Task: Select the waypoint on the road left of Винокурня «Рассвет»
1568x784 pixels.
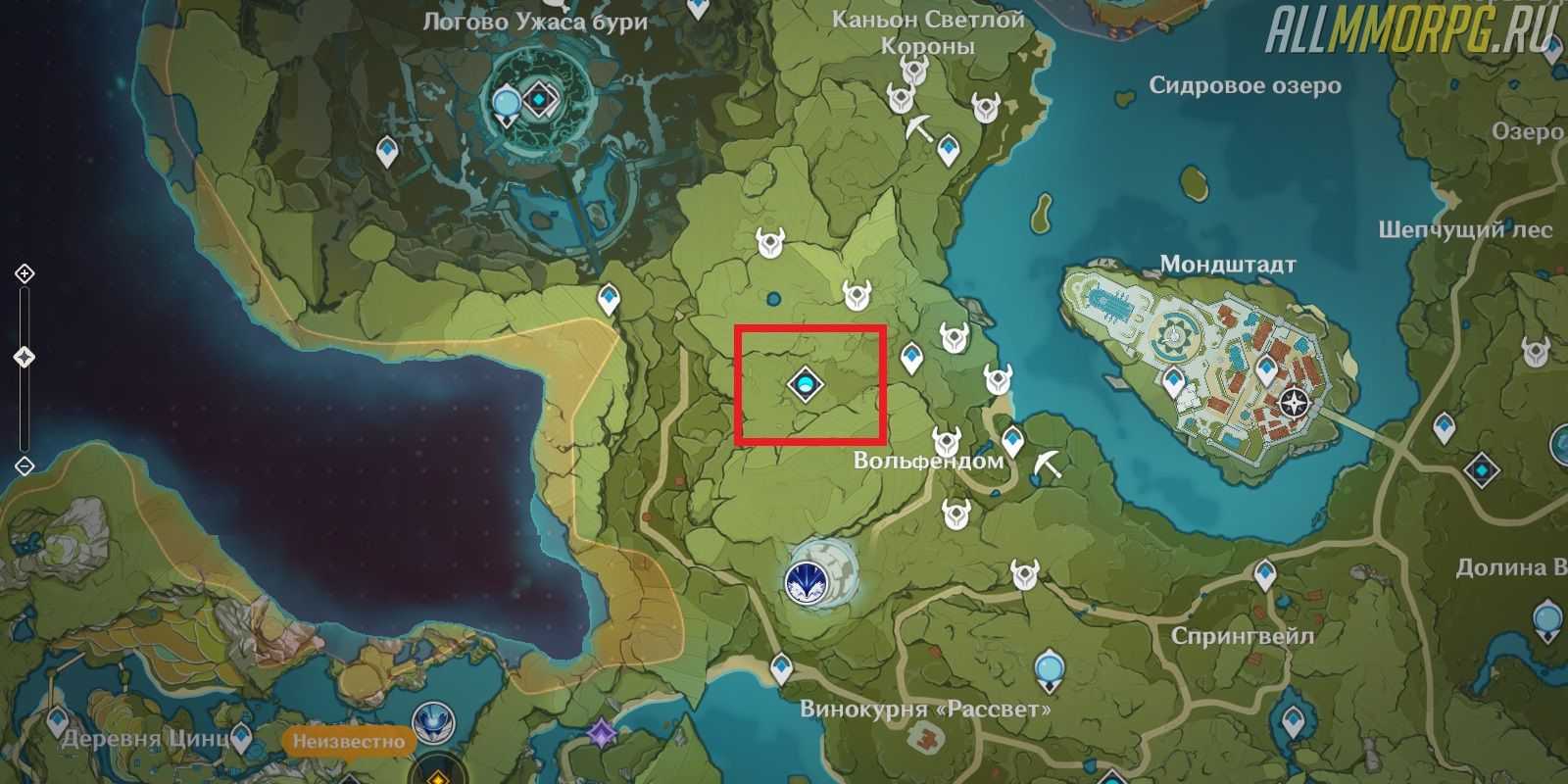Action: pyautogui.click(x=781, y=667)
